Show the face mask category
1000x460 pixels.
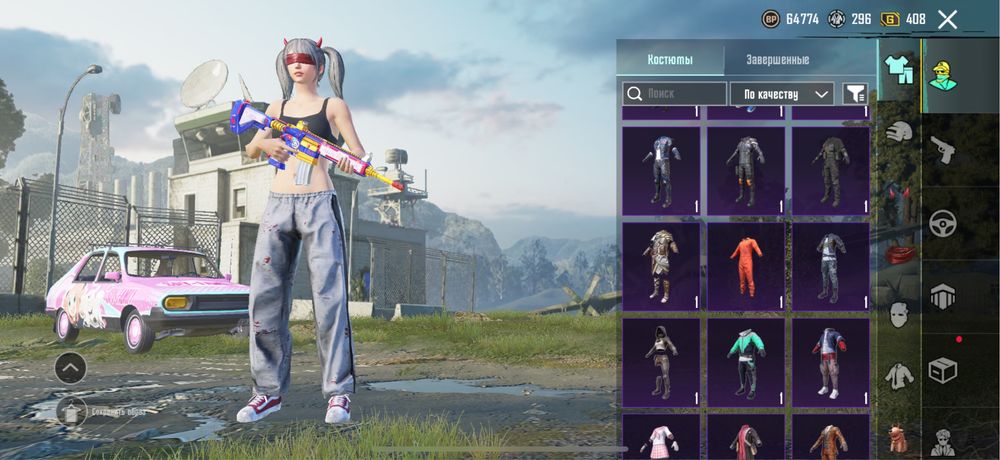click(899, 313)
